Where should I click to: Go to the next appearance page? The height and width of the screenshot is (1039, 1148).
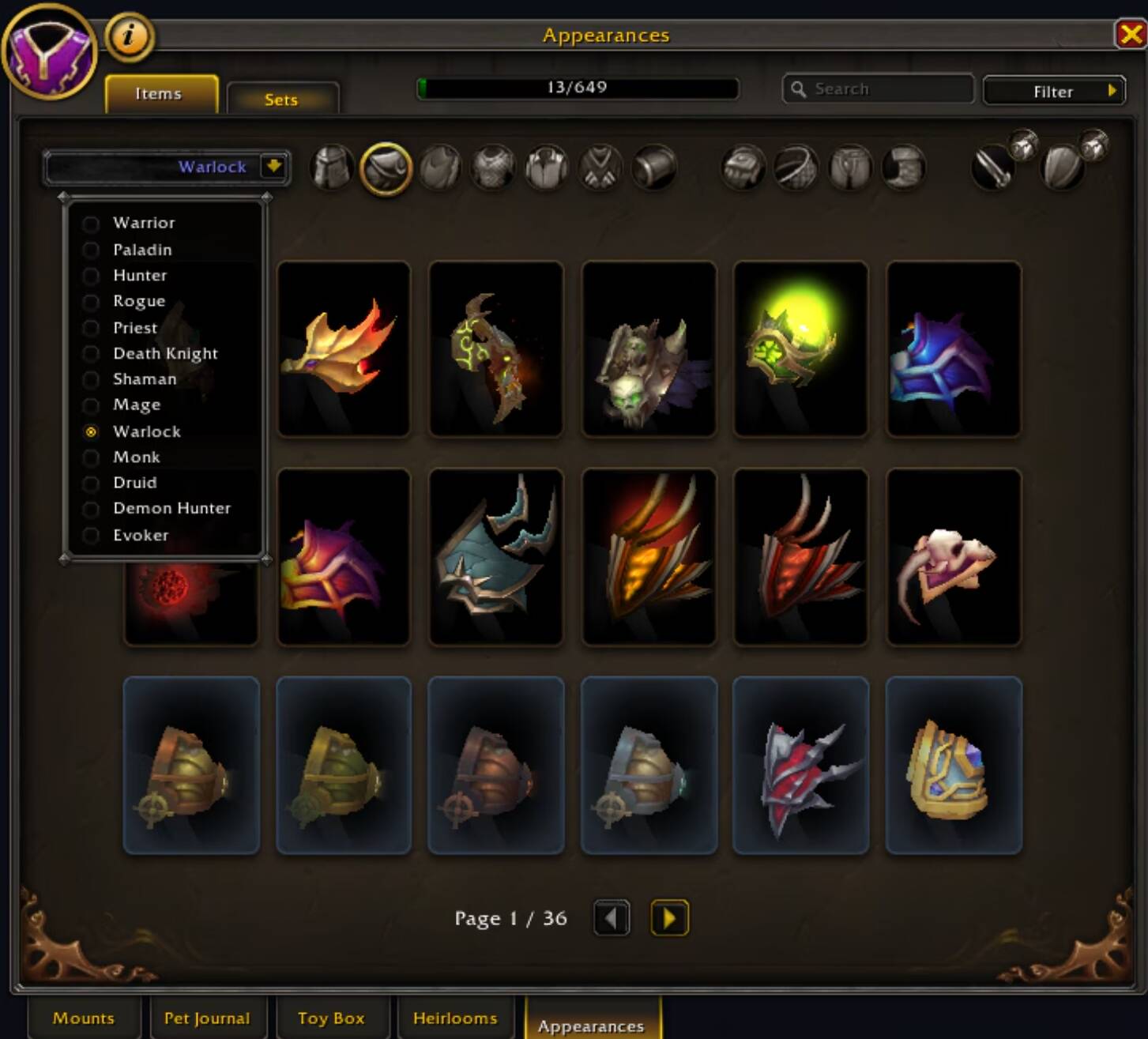[669, 918]
